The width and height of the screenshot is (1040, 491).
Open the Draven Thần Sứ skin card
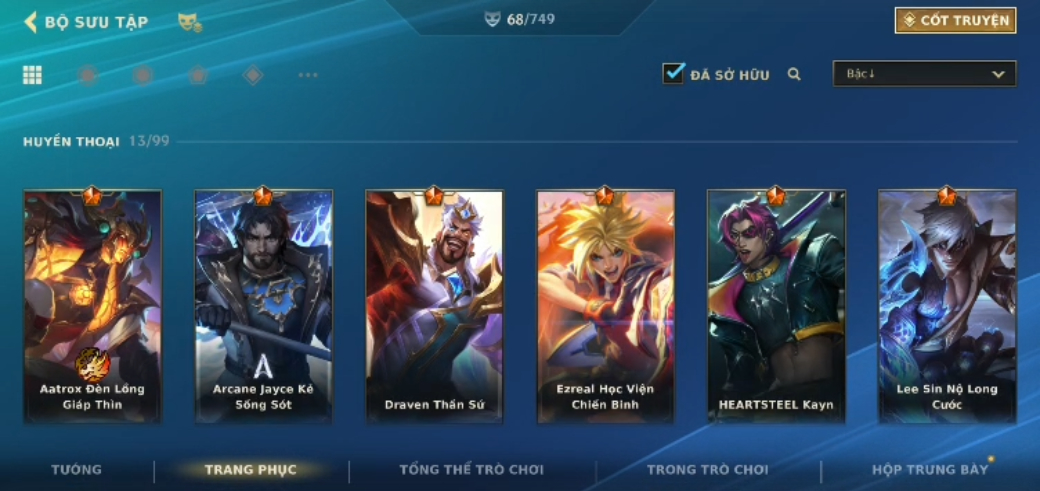click(434, 305)
